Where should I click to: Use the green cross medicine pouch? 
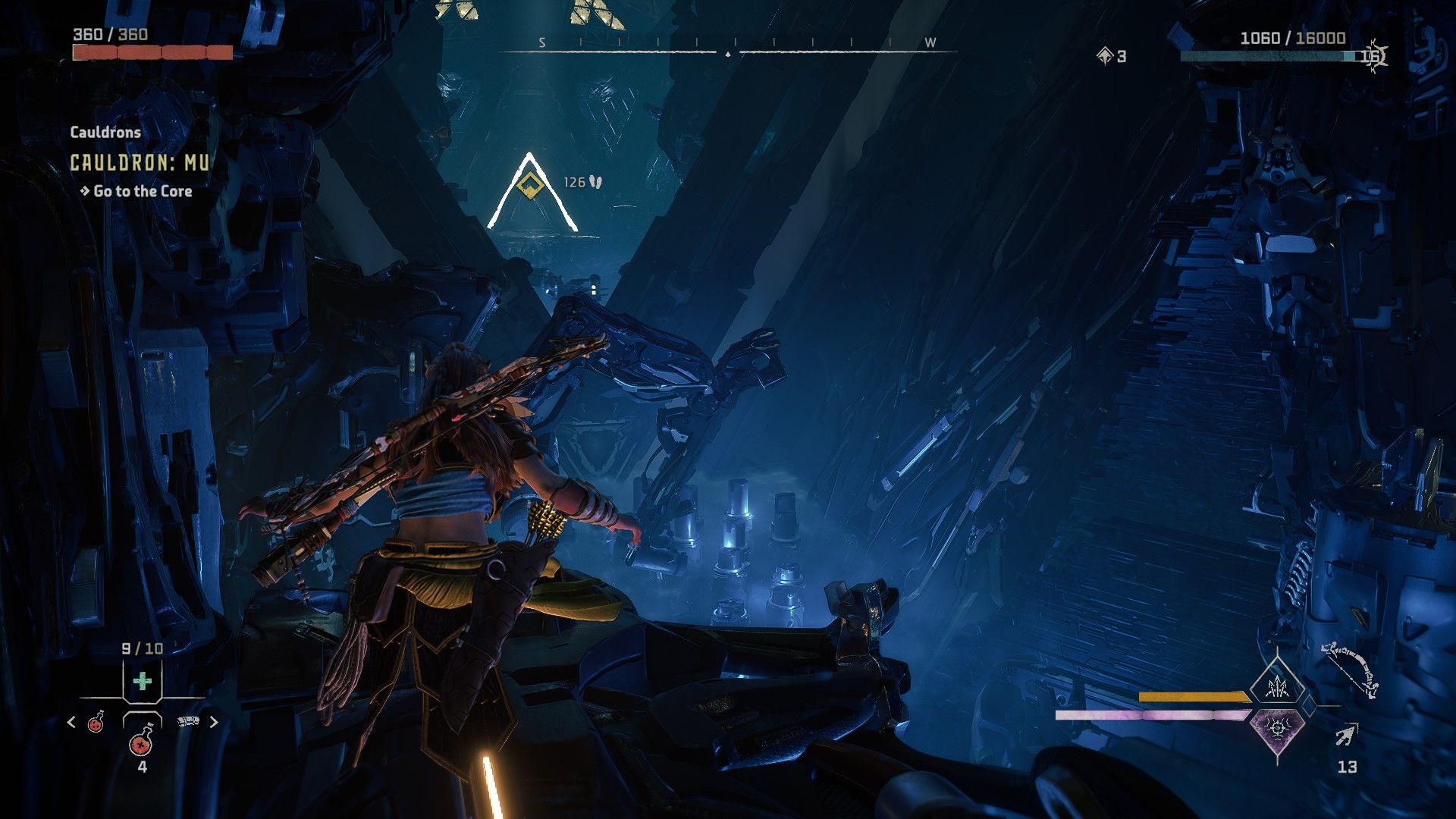click(x=142, y=681)
